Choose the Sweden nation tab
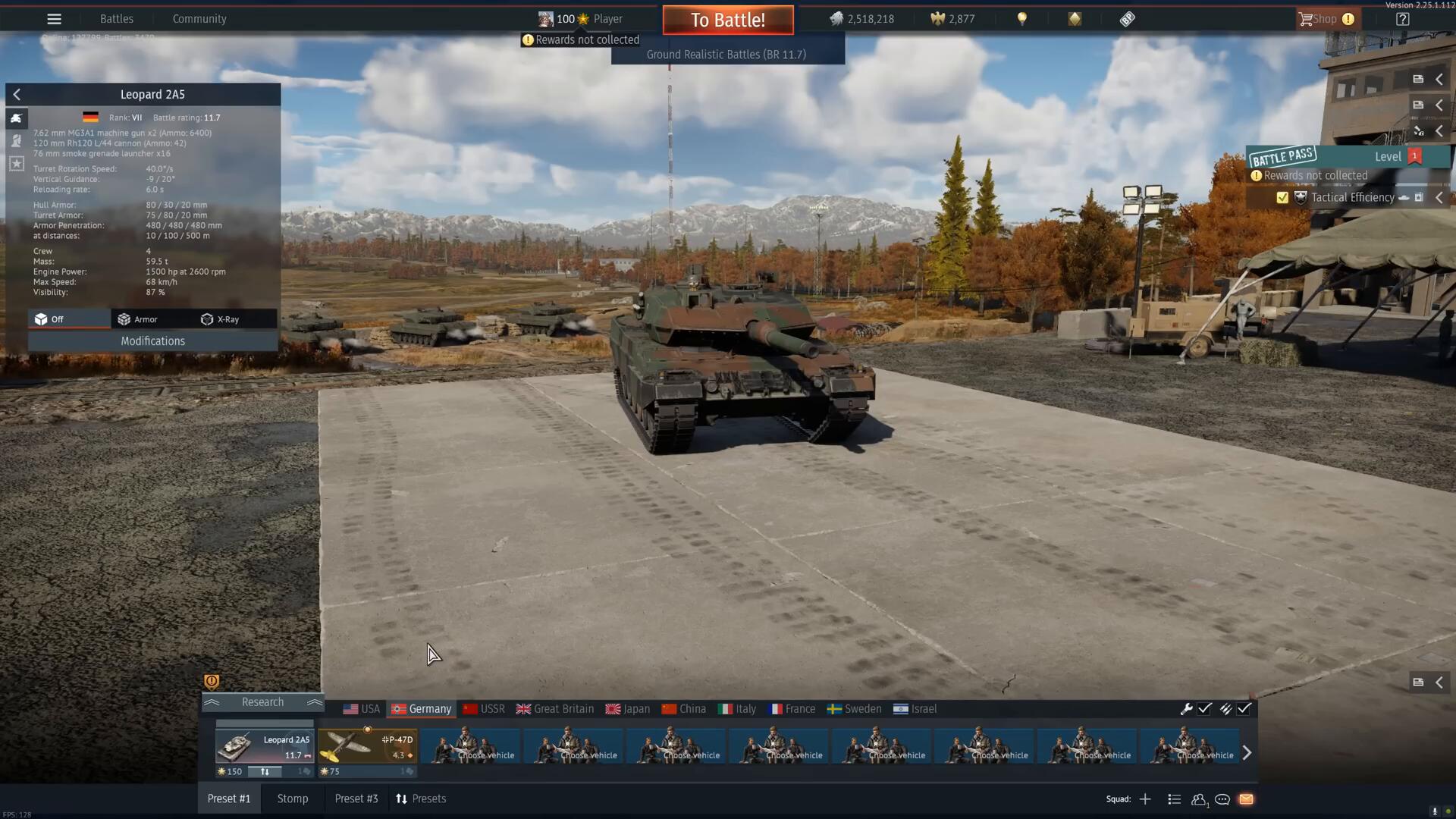 (x=854, y=709)
